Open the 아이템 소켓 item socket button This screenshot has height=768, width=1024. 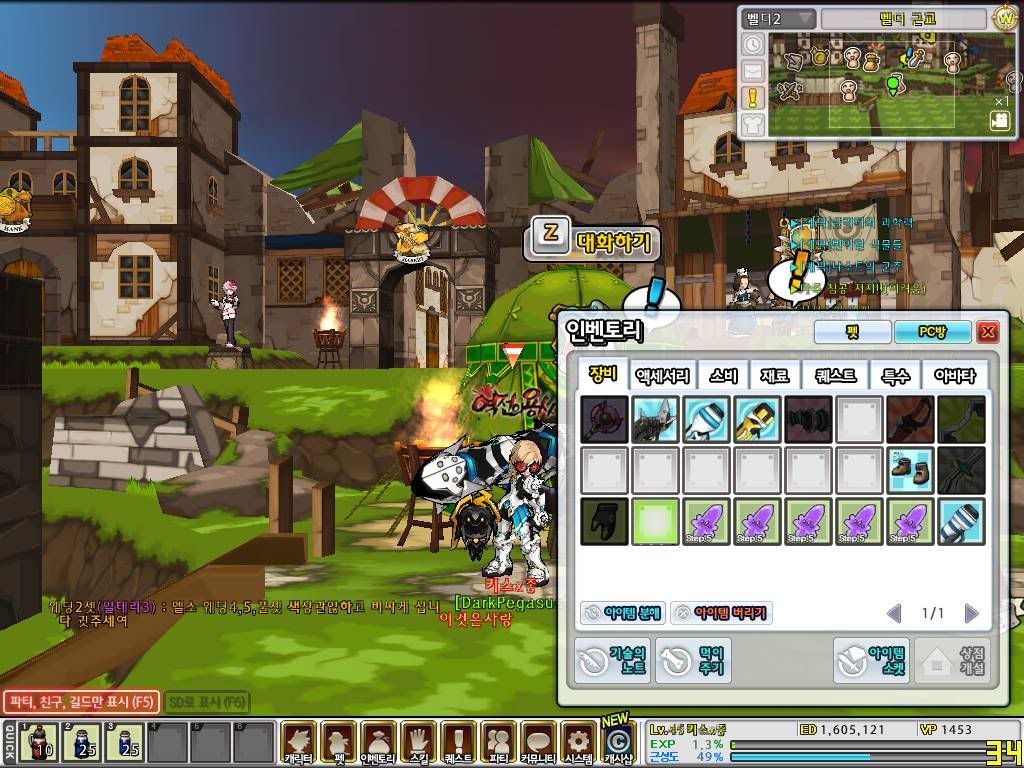(872, 660)
